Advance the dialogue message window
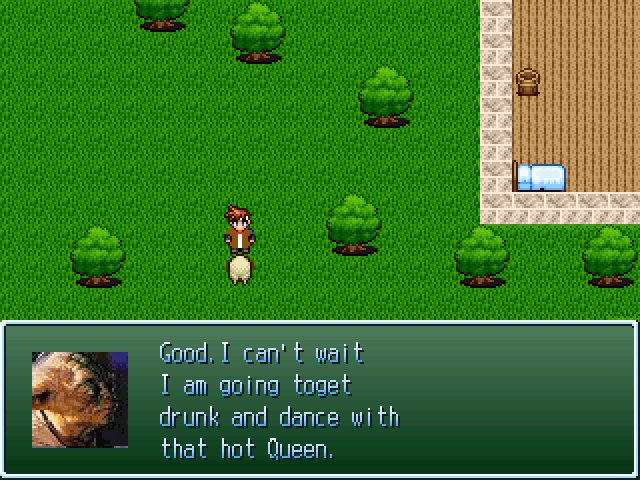The image size is (640, 480). pyautogui.click(x=320, y=399)
